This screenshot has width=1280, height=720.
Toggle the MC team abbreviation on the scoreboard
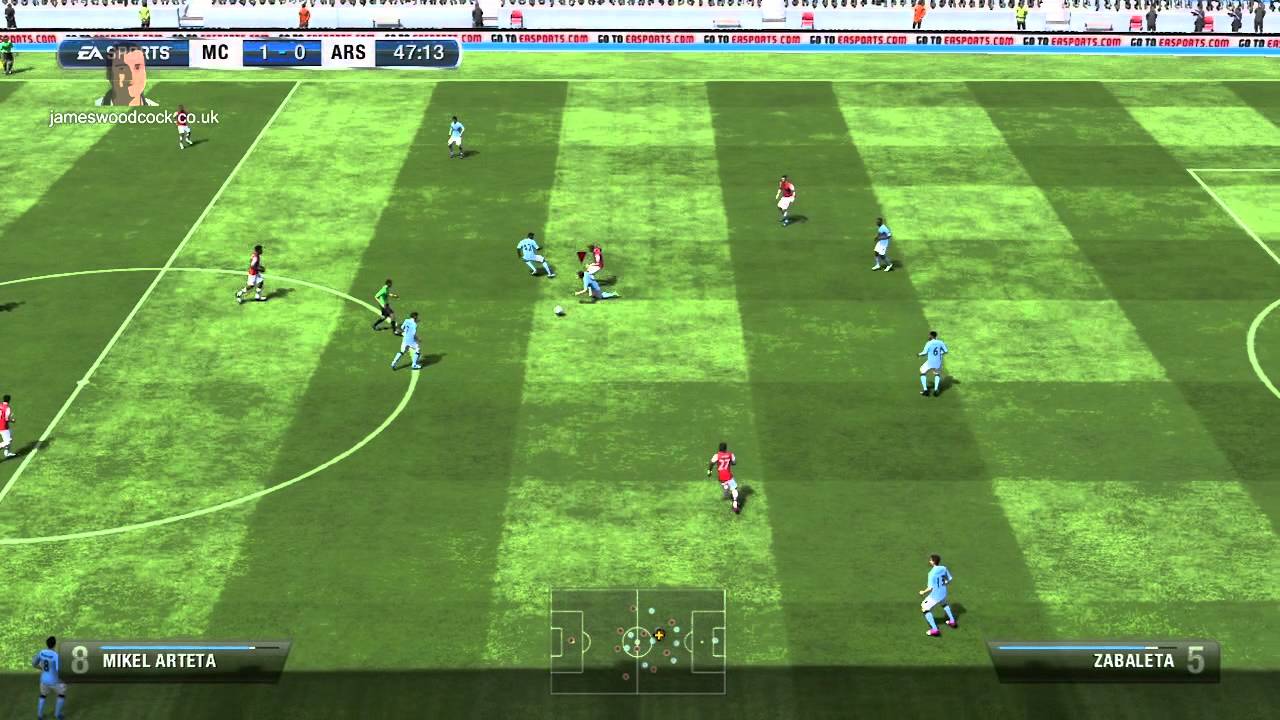coord(213,52)
